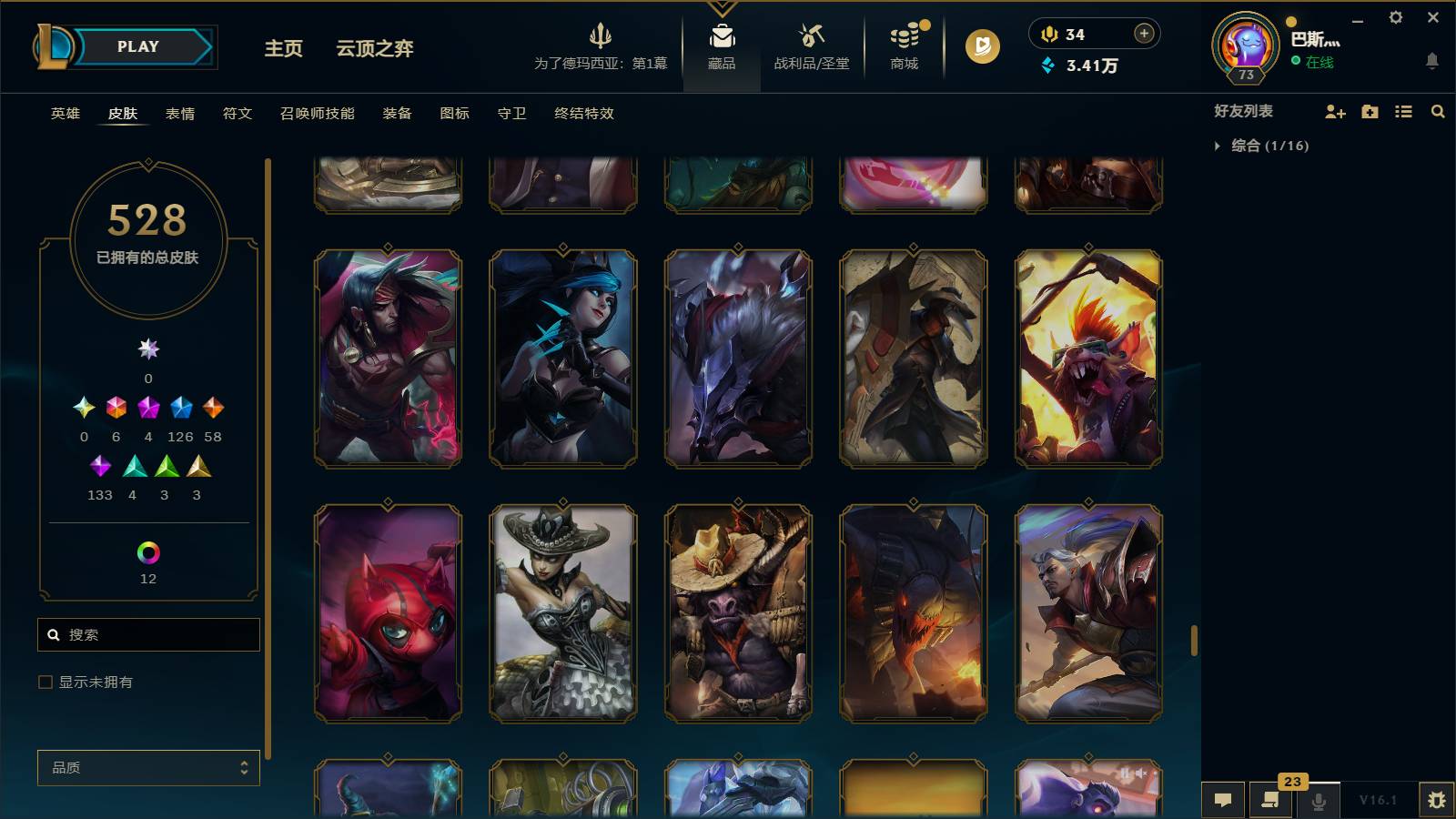
Task: Open friend search with the magnifier icon
Action: coord(1438,112)
